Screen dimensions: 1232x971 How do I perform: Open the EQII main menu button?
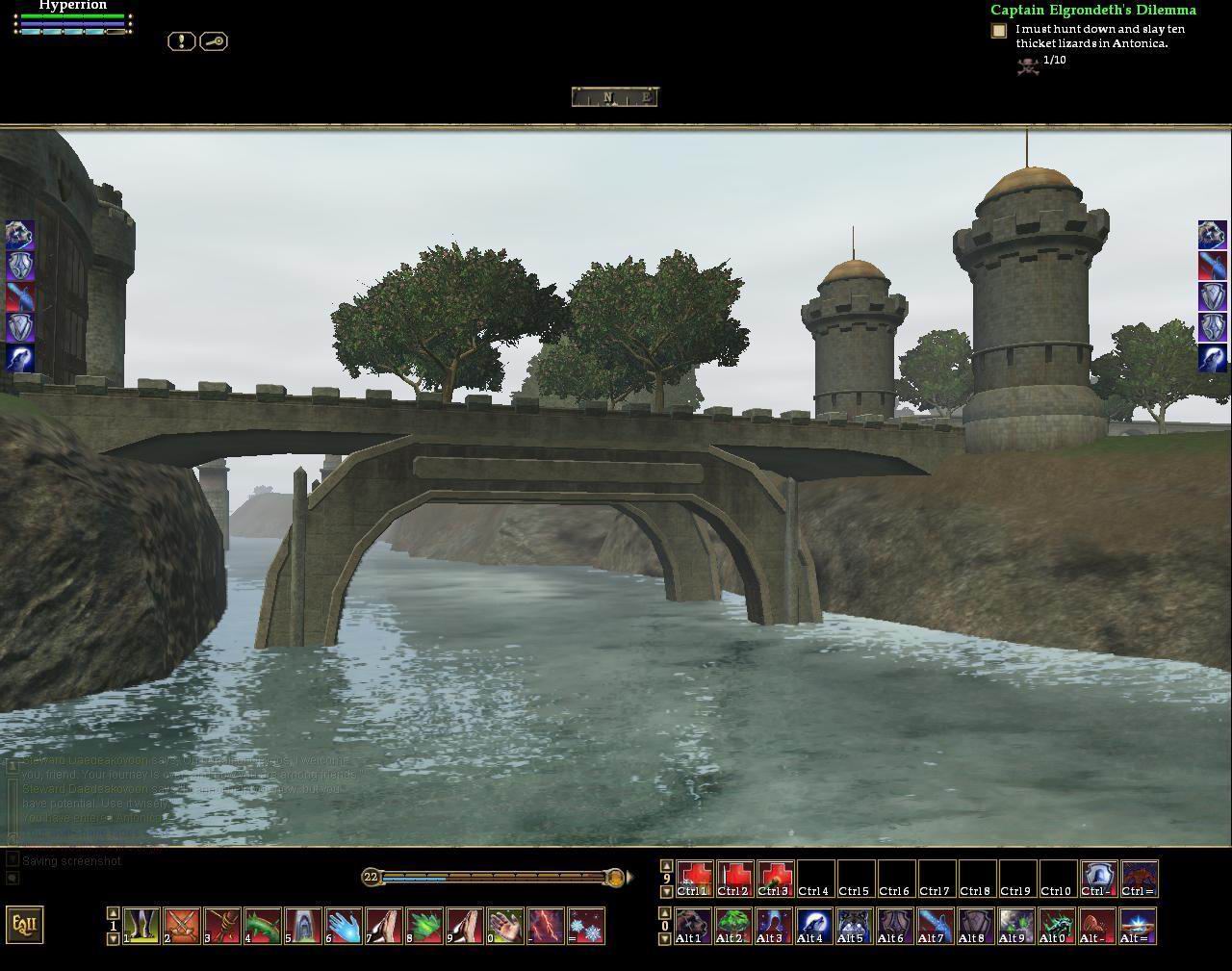pyautogui.click(x=25, y=925)
